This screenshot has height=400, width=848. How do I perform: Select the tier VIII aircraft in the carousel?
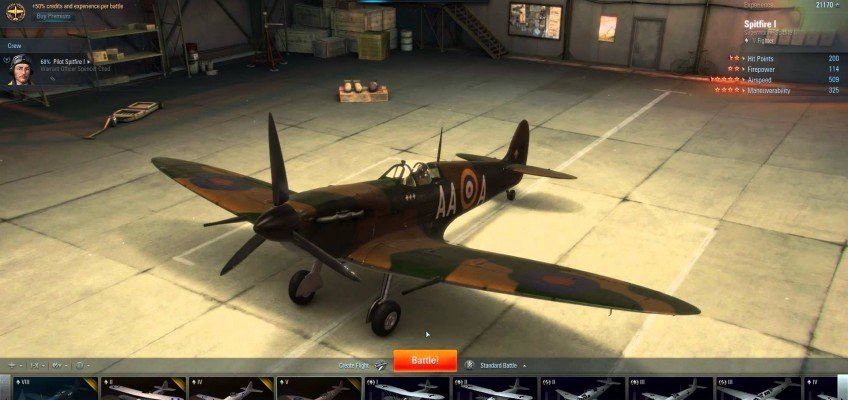[48, 389]
